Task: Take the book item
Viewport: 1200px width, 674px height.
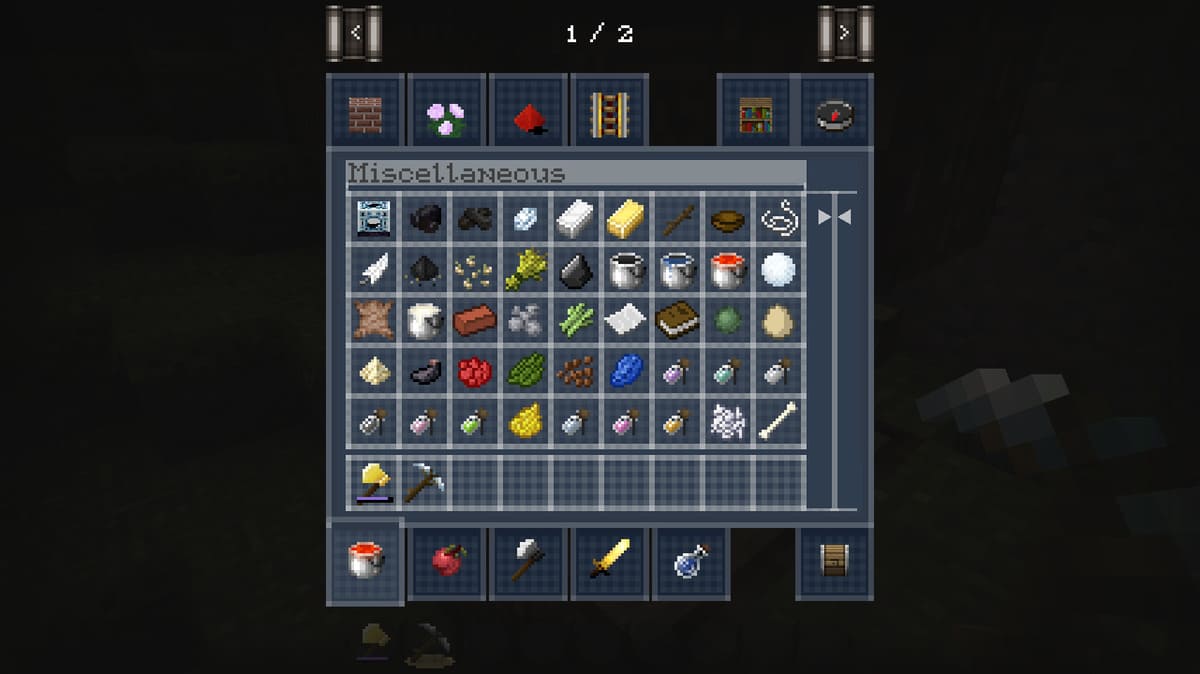Action: [x=676, y=320]
